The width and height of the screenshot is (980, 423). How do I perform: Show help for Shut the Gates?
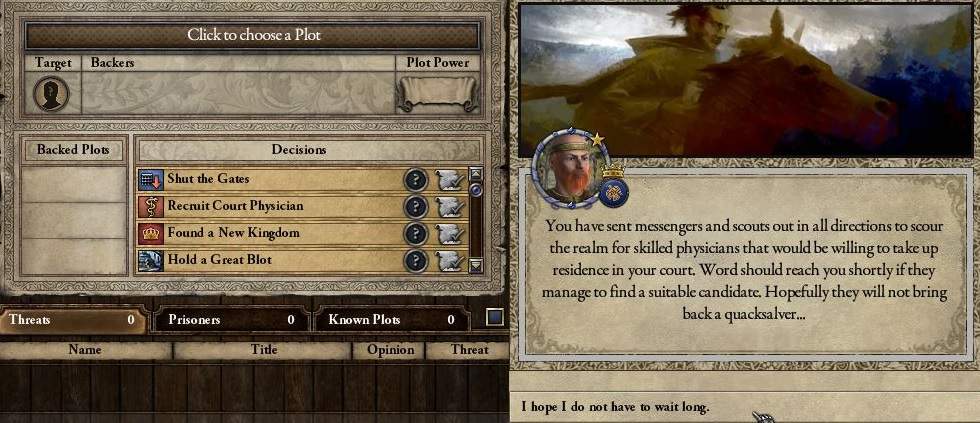coord(415,180)
